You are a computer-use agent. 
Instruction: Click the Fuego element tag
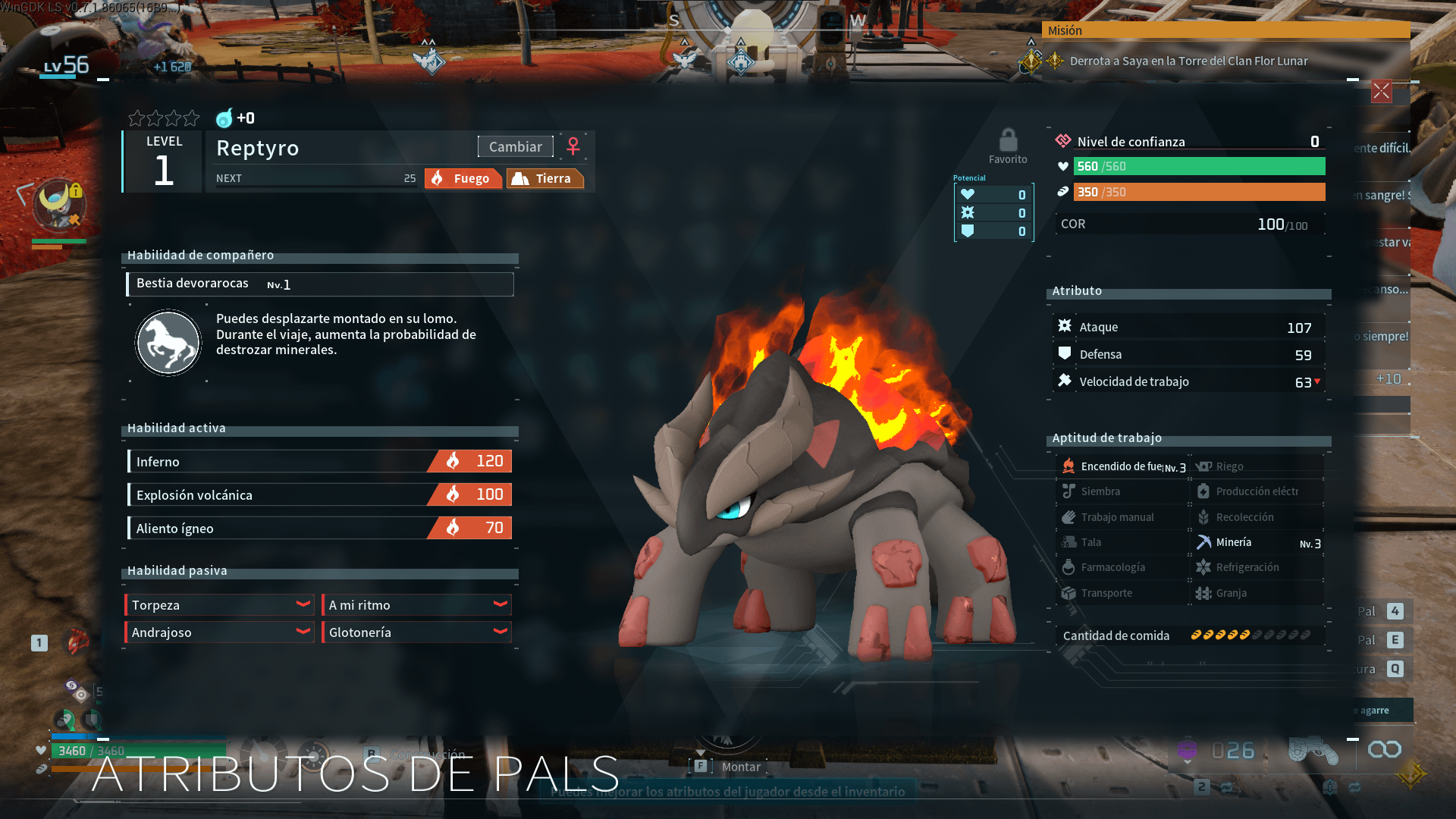coord(463,179)
